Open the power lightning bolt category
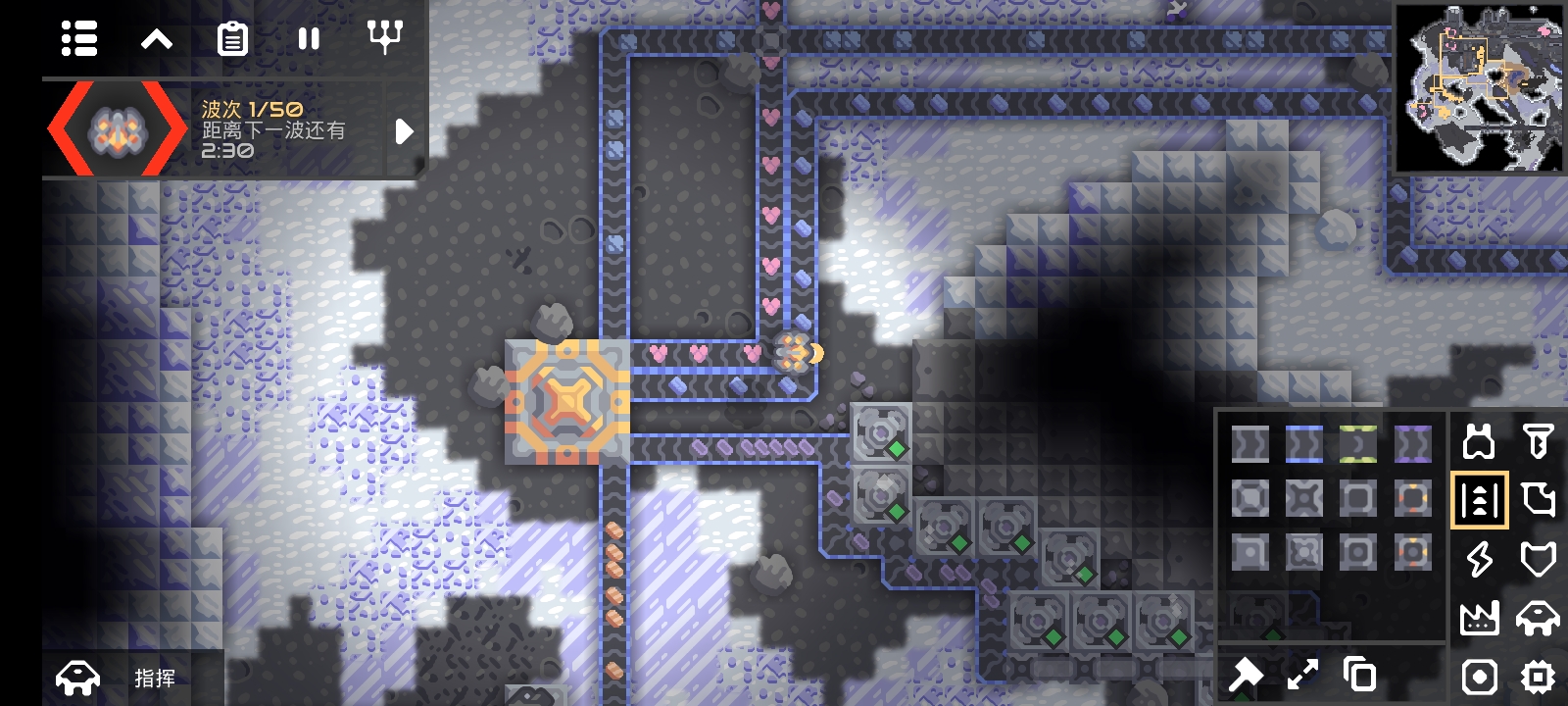Image resolution: width=1568 pixels, height=706 pixels. [x=1479, y=559]
